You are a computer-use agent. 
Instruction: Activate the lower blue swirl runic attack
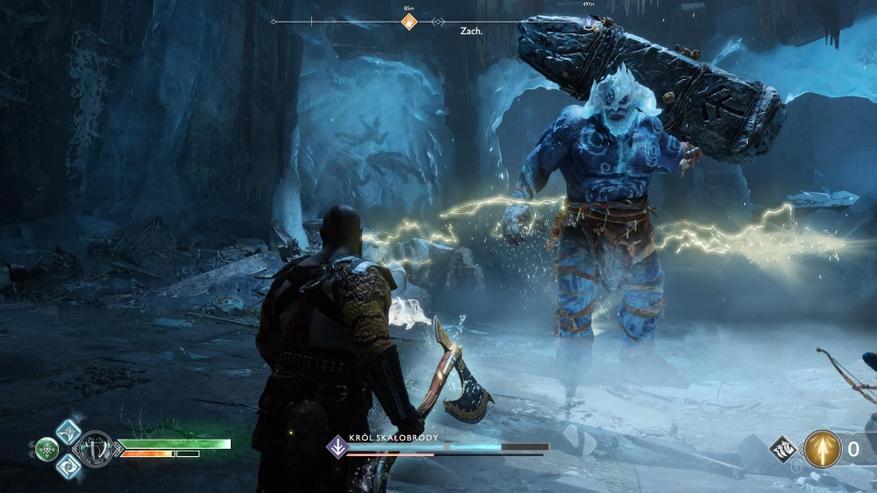tap(68, 466)
